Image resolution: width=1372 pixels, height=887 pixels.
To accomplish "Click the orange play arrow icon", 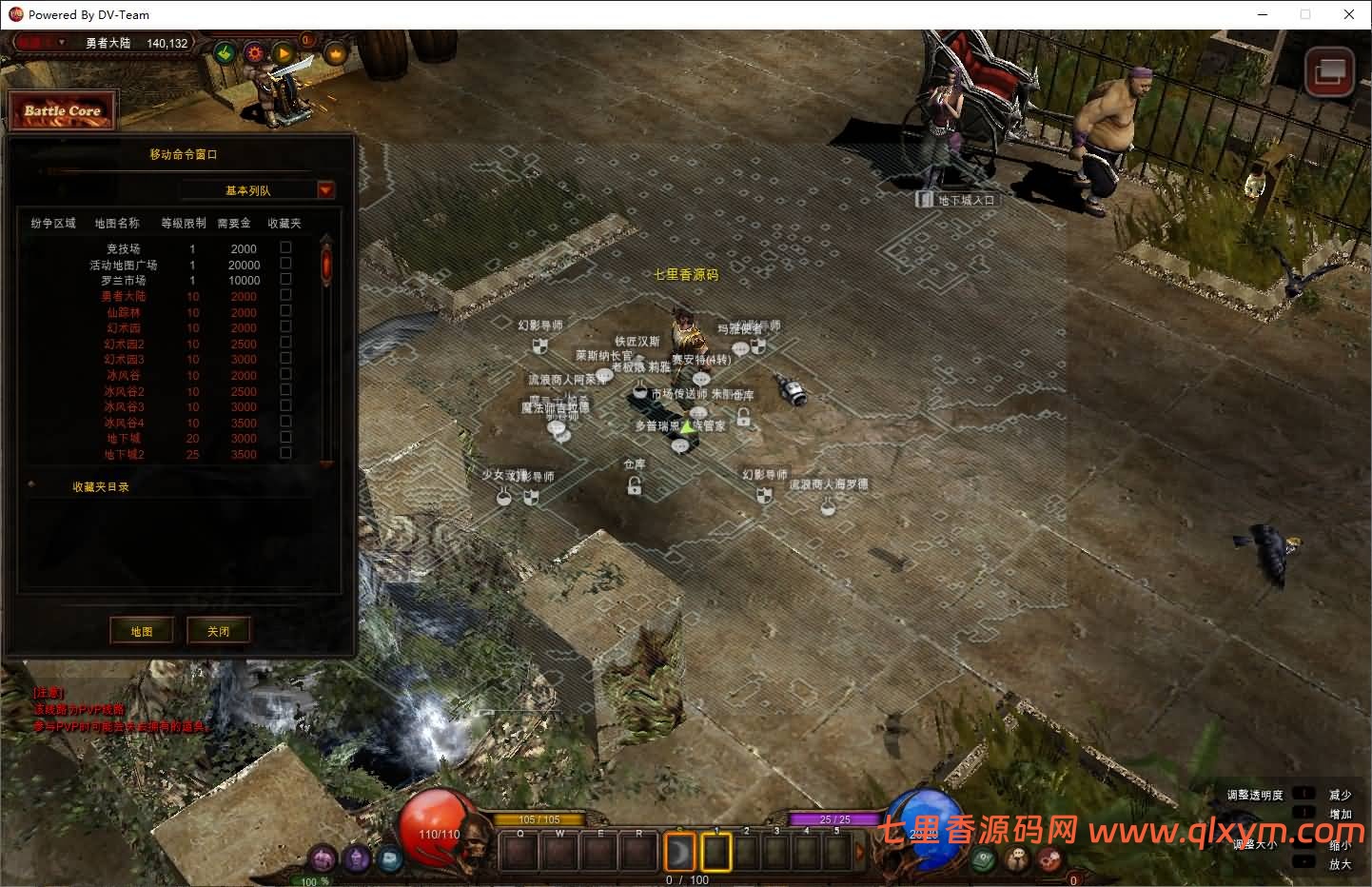I will pos(284,53).
